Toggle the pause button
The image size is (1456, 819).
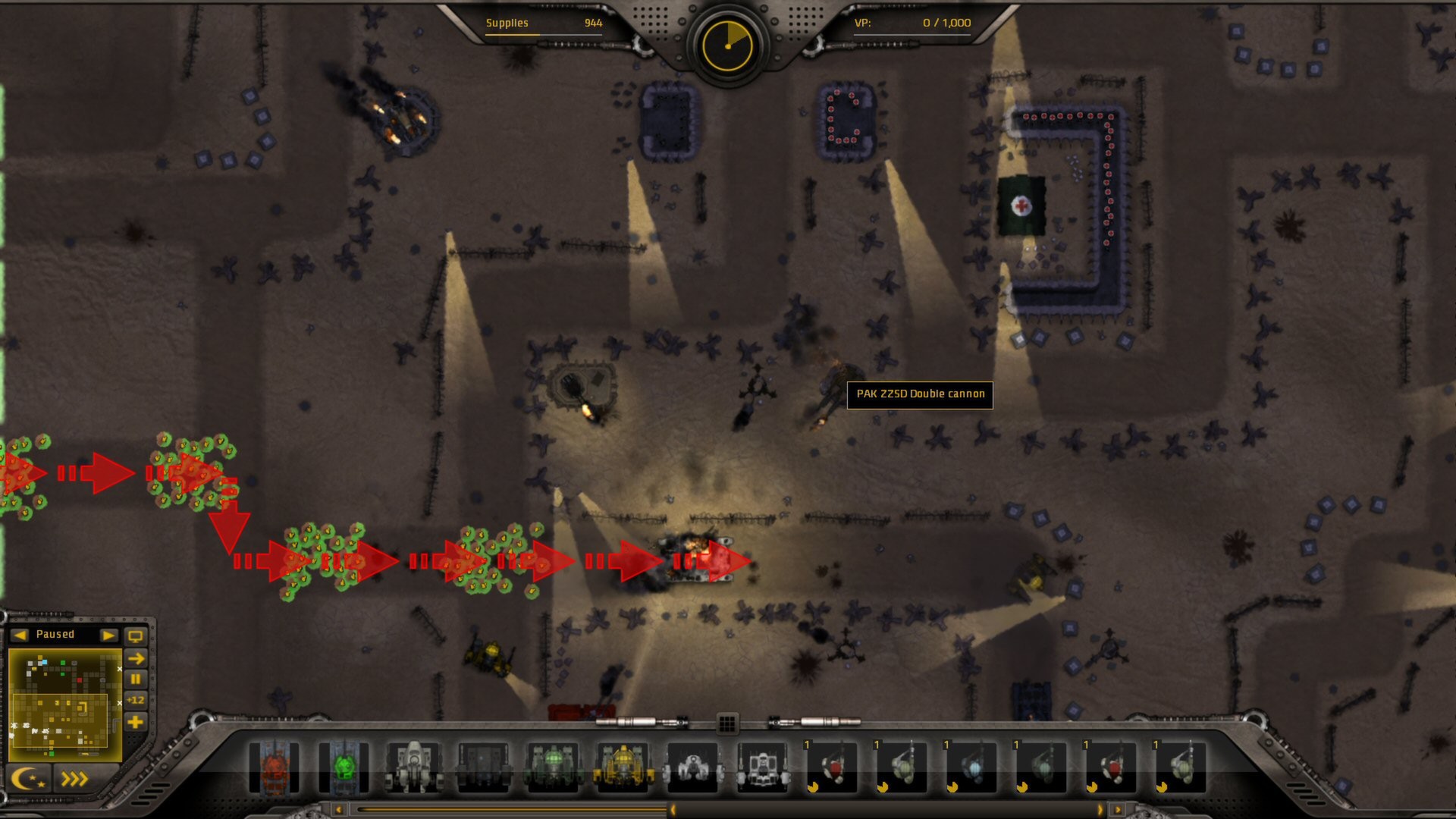136,679
